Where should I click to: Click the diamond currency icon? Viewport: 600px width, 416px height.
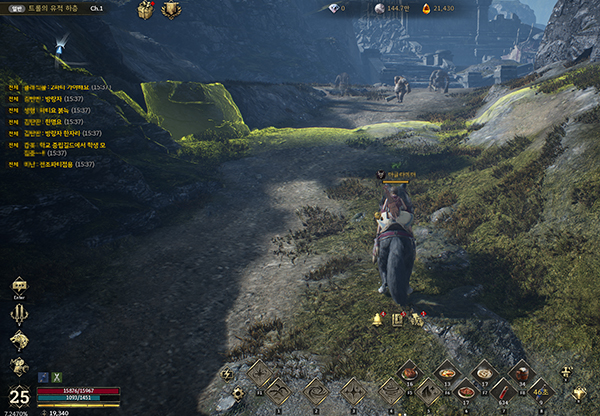point(331,8)
